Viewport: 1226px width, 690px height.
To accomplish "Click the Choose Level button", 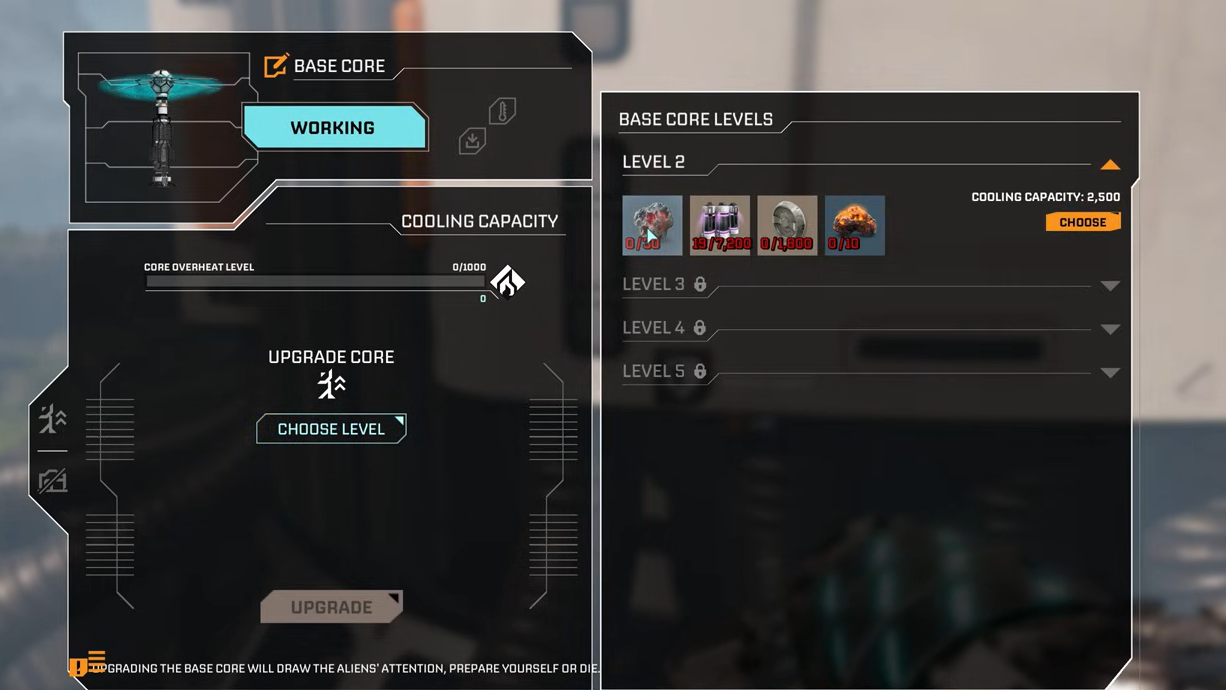I will pos(331,429).
